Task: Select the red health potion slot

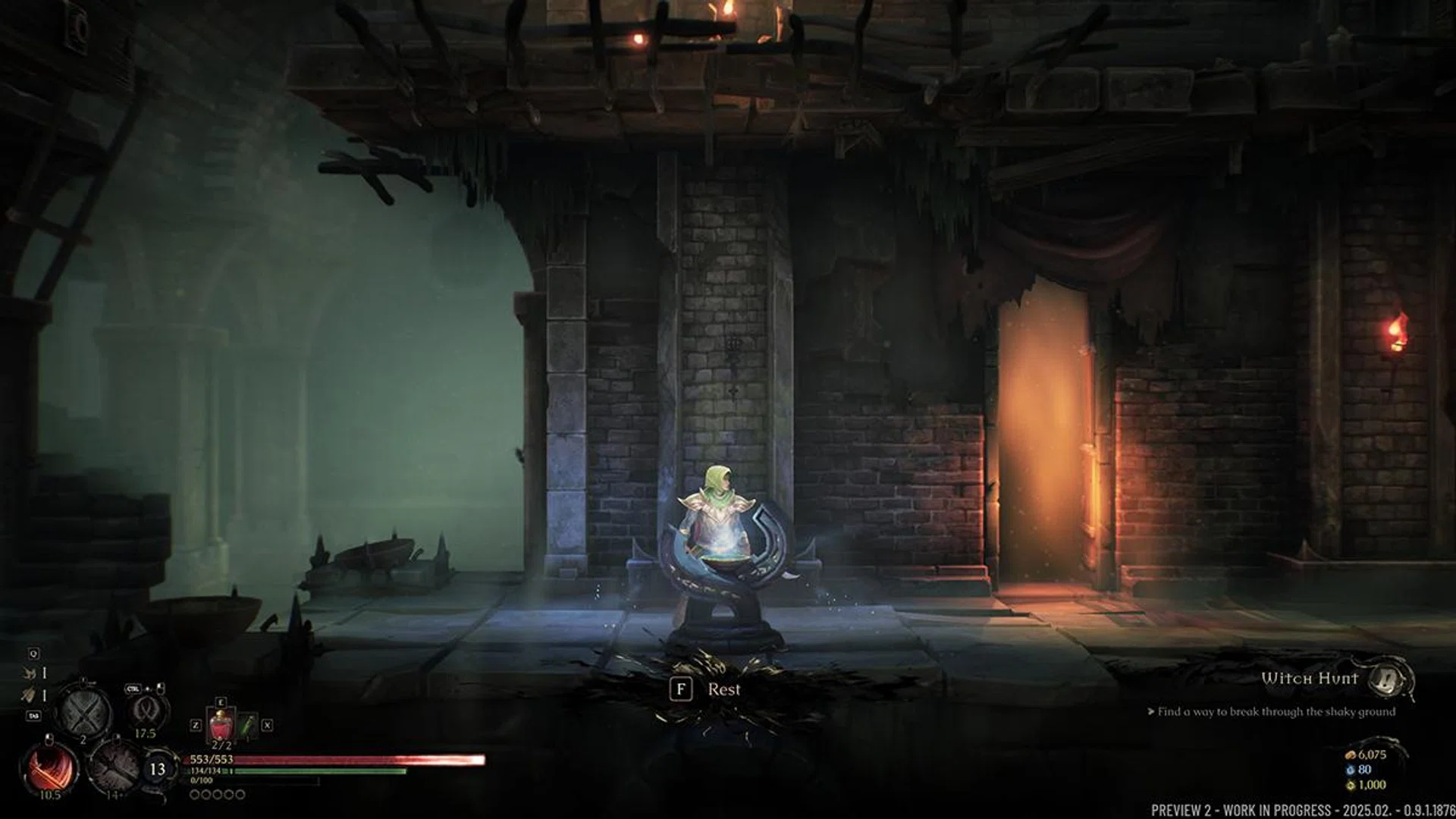Action: pyautogui.click(x=221, y=725)
